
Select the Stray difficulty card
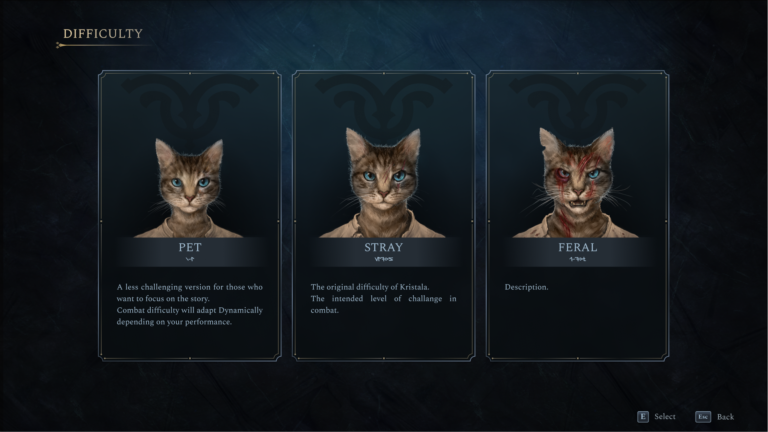click(x=383, y=215)
